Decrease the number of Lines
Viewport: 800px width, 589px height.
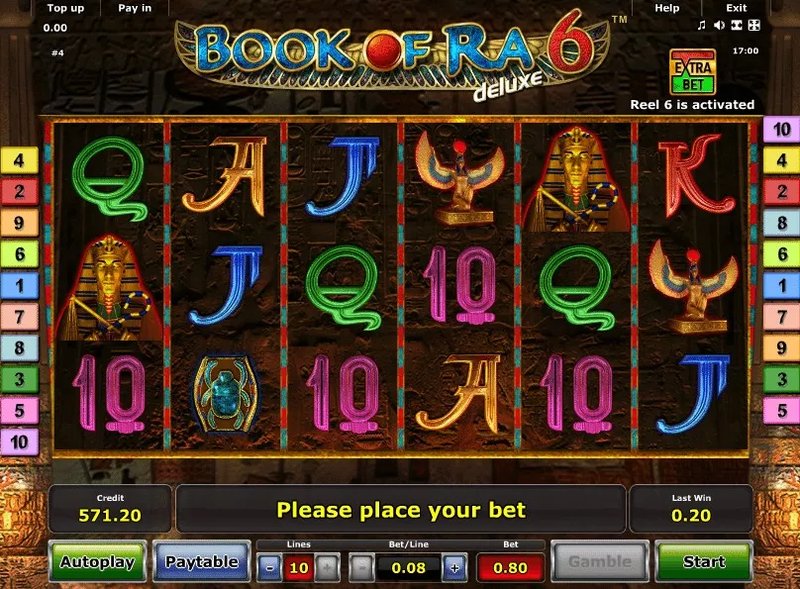[x=271, y=568]
